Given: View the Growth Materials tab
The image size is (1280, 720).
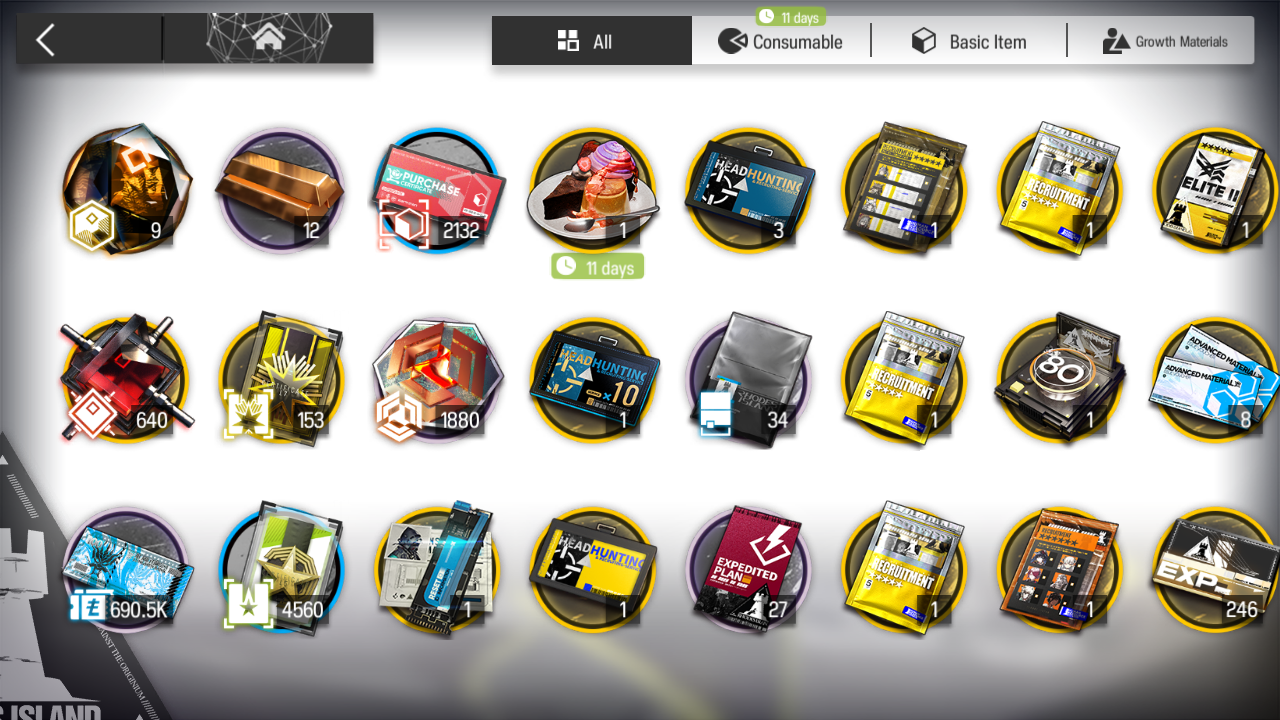Looking at the screenshot, I should (1164, 41).
